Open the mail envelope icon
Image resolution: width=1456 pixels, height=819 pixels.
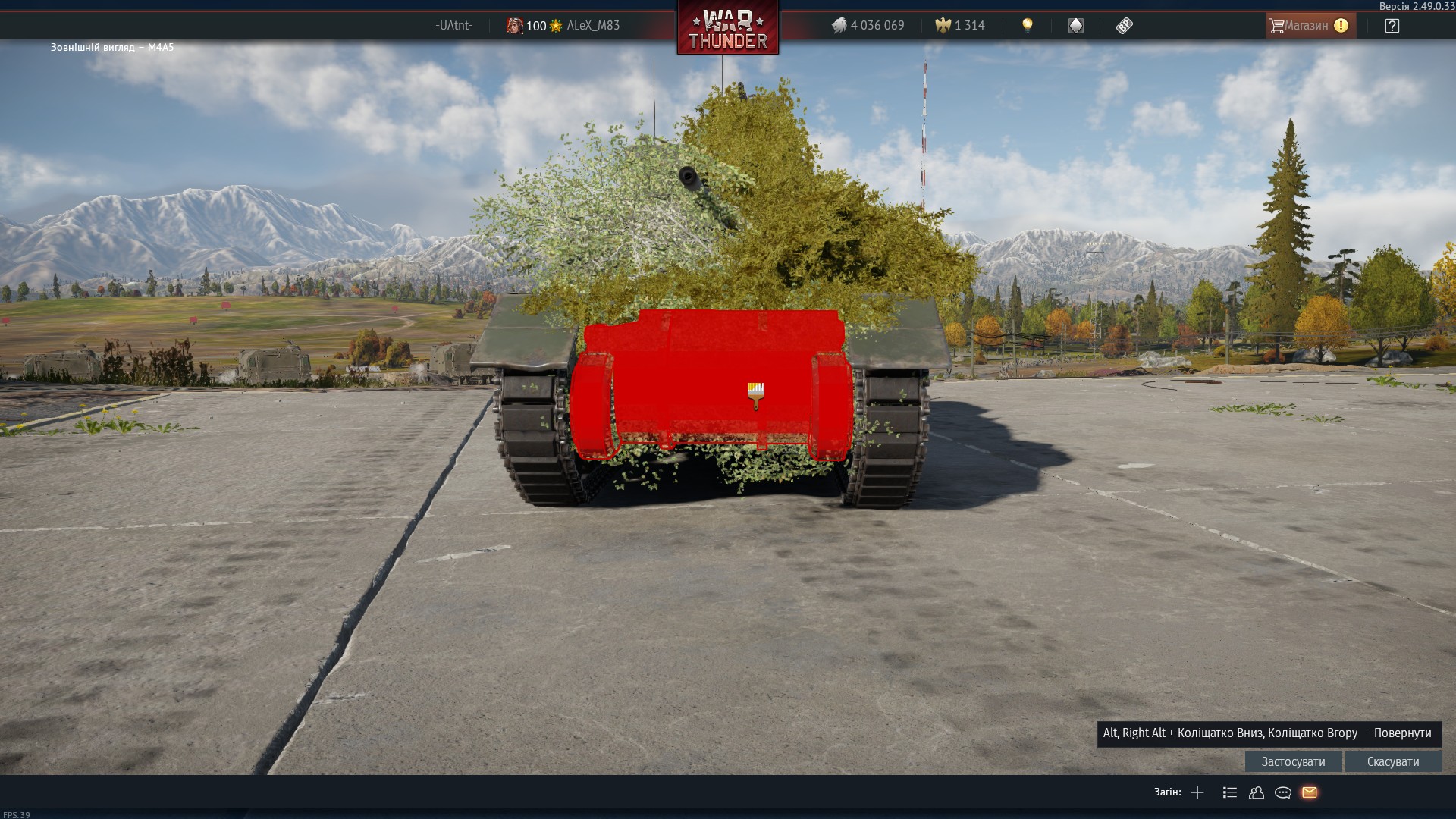pyautogui.click(x=1310, y=792)
